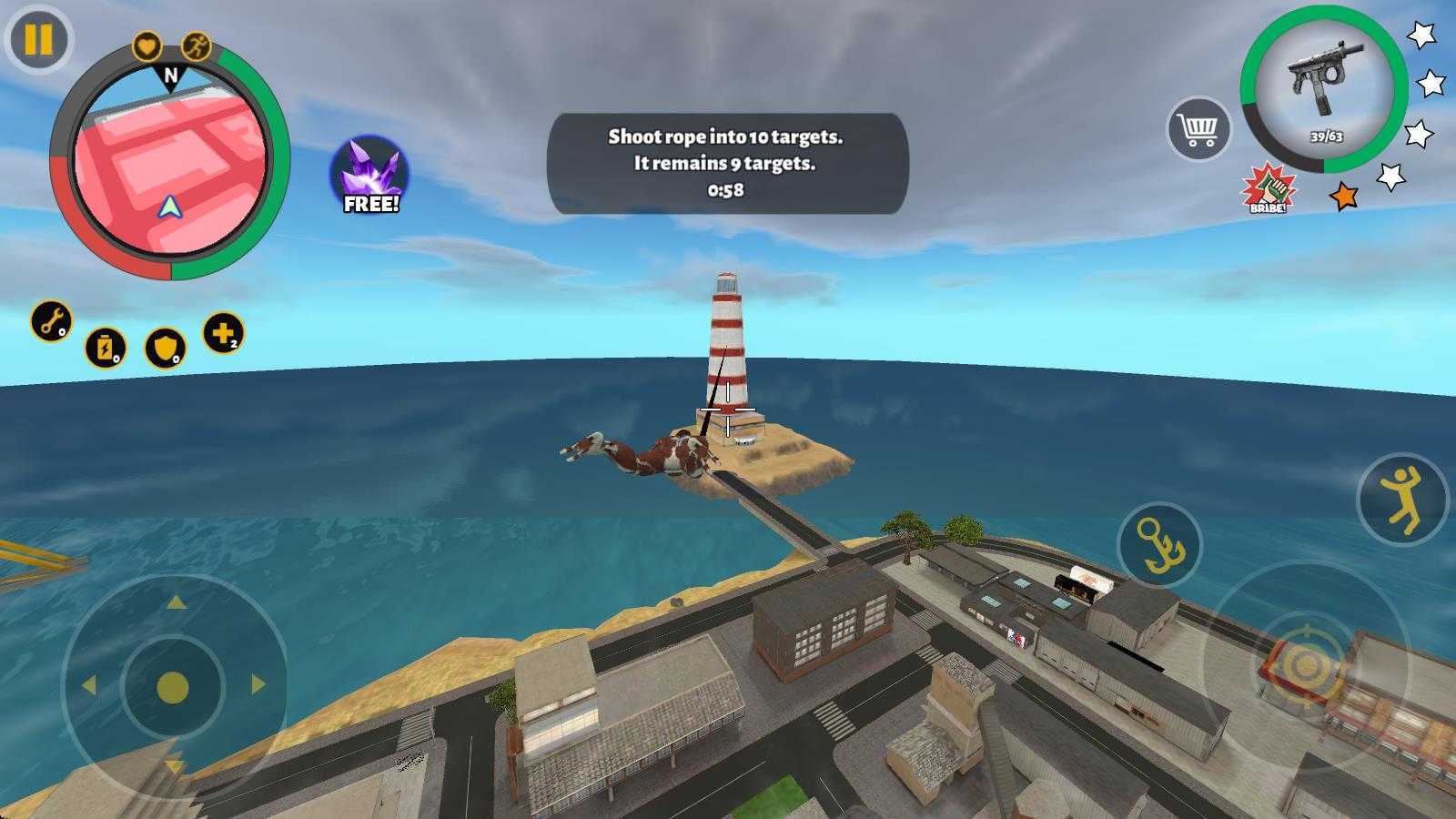Tap the virtual movement joystick

click(x=173, y=687)
